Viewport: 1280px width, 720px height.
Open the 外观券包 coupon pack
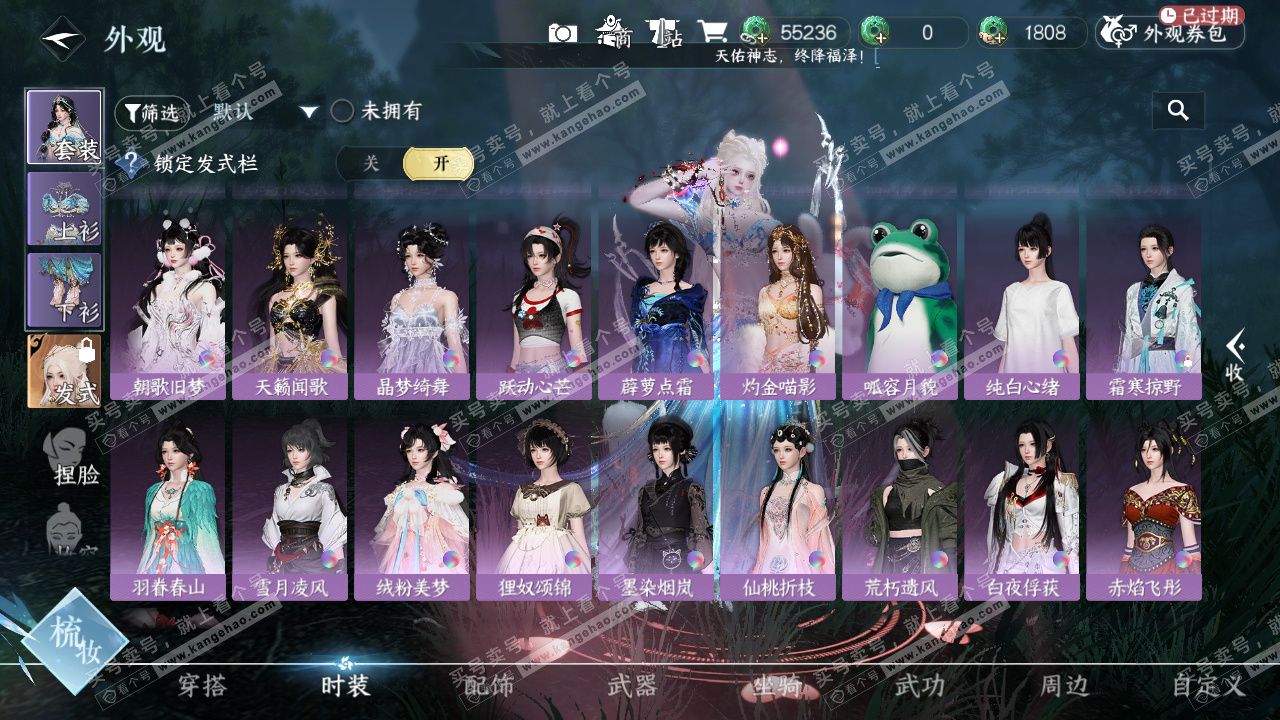coord(1170,33)
